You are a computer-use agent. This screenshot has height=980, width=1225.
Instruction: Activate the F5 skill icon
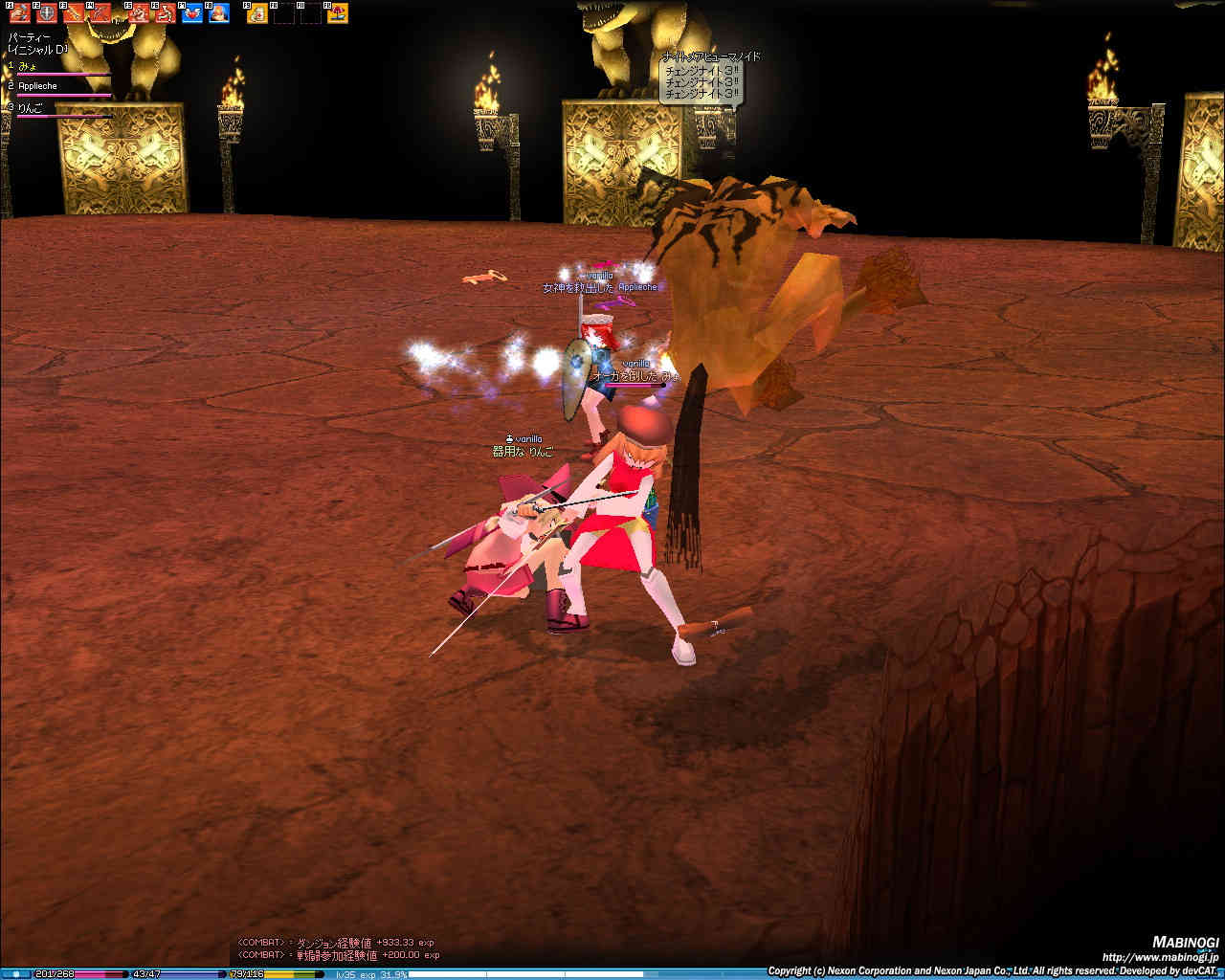tap(139, 13)
